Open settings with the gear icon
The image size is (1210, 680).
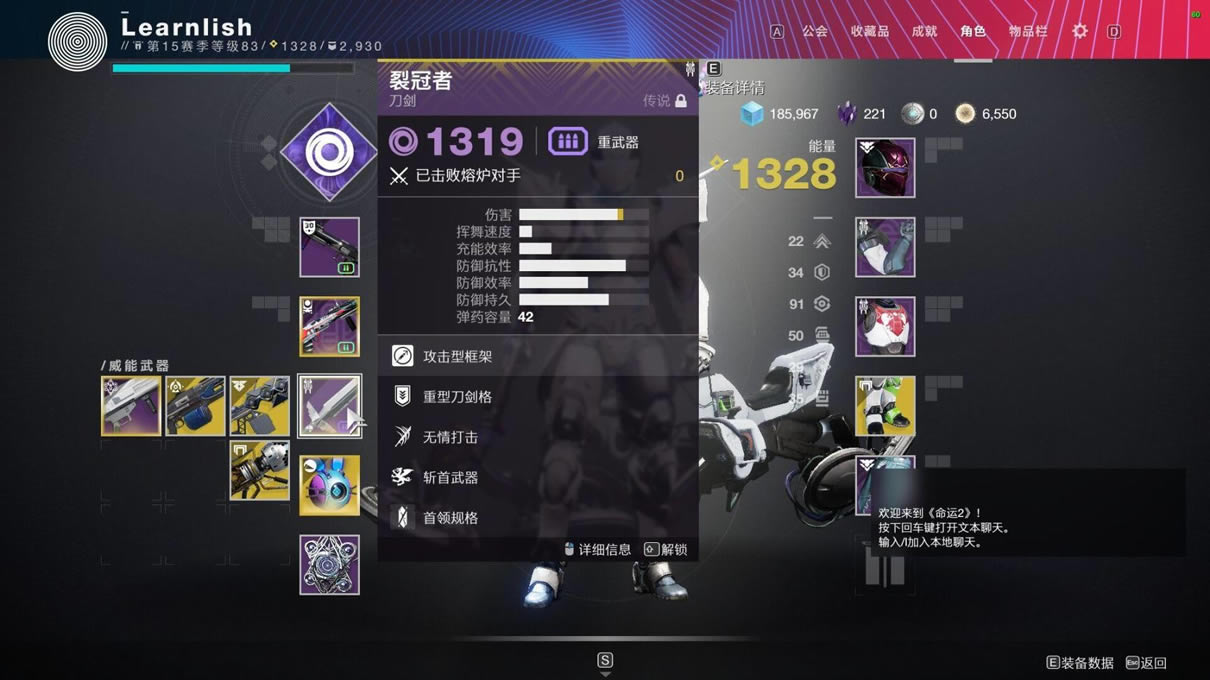click(1080, 31)
